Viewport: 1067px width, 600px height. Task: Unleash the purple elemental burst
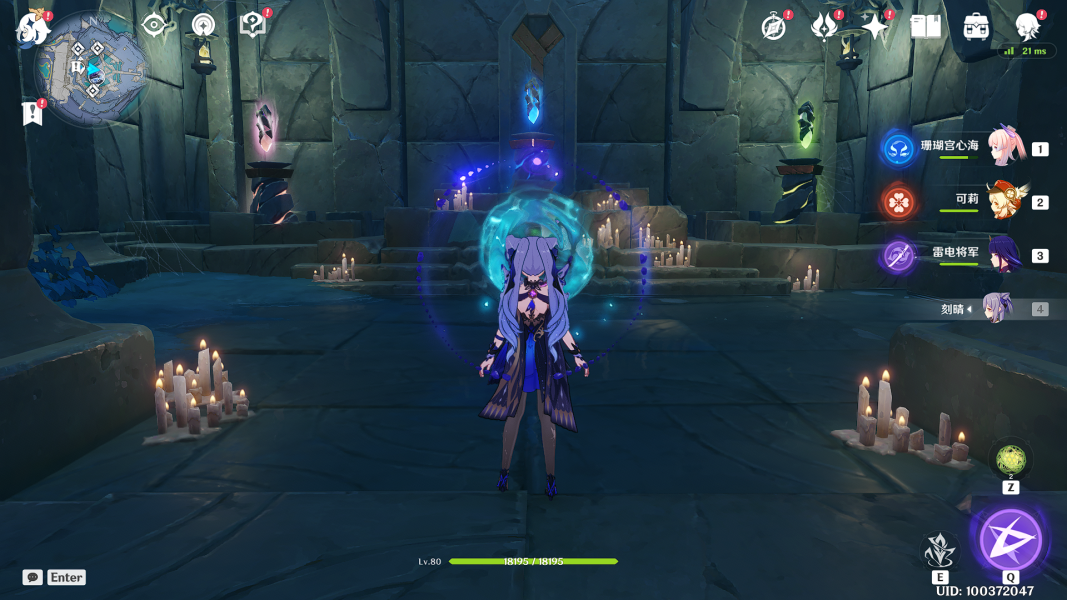(x=1010, y=540)
